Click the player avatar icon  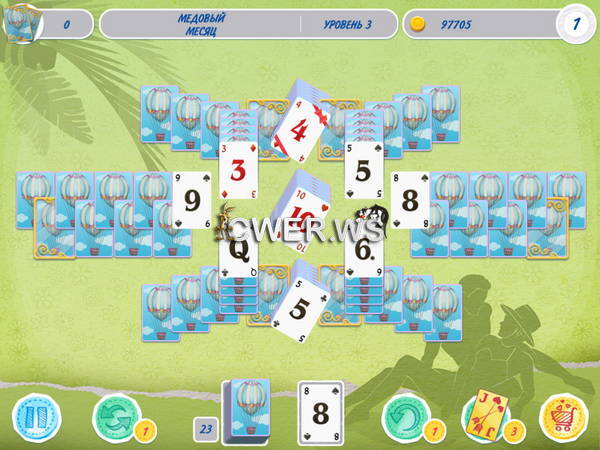17,24
